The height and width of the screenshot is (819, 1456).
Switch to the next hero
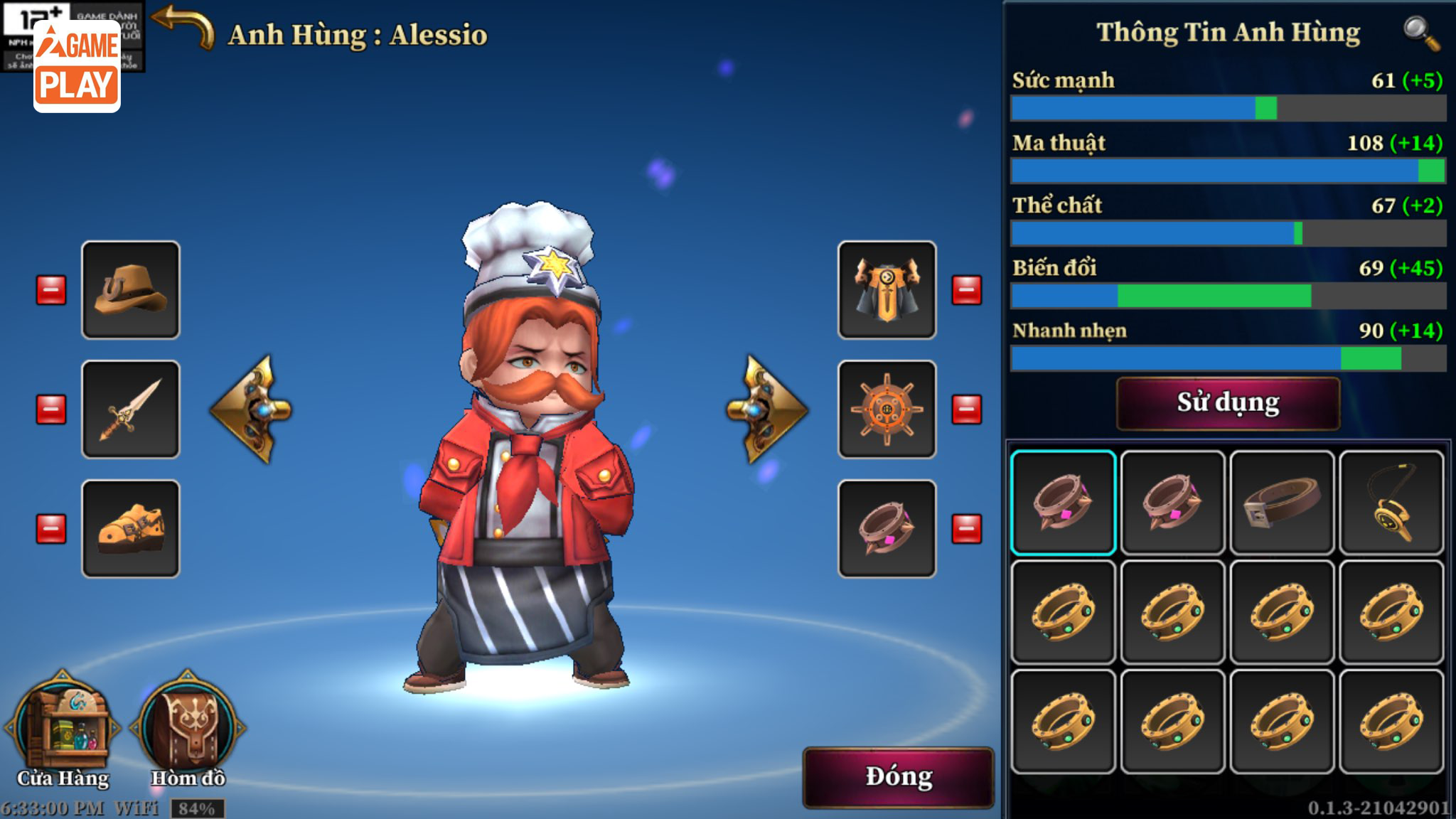[x=767, y=409]
